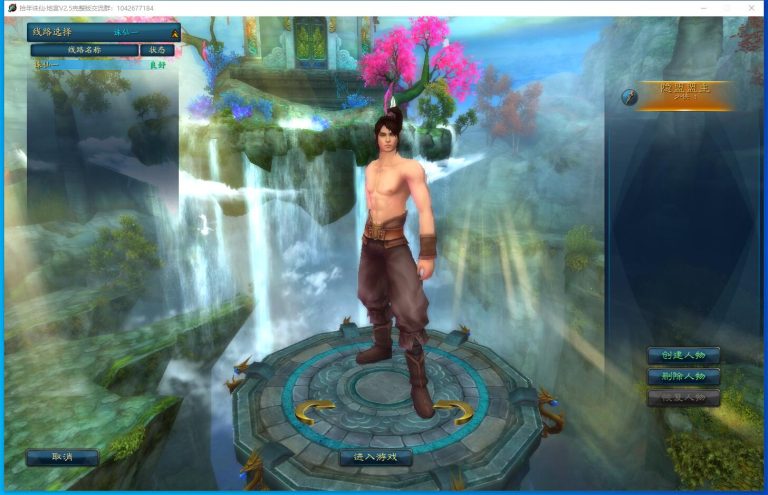The height and width of the screenshot is (495, 768).
Task: Choose the 删除人物 delete character button
Action: click(x=683, y=376)
